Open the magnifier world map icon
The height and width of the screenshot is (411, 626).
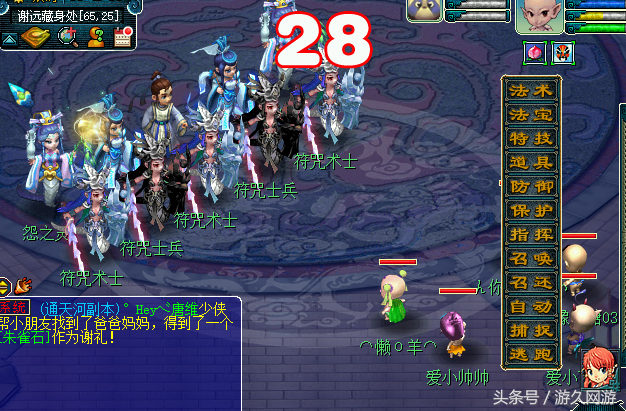click(x=67, y=37)
